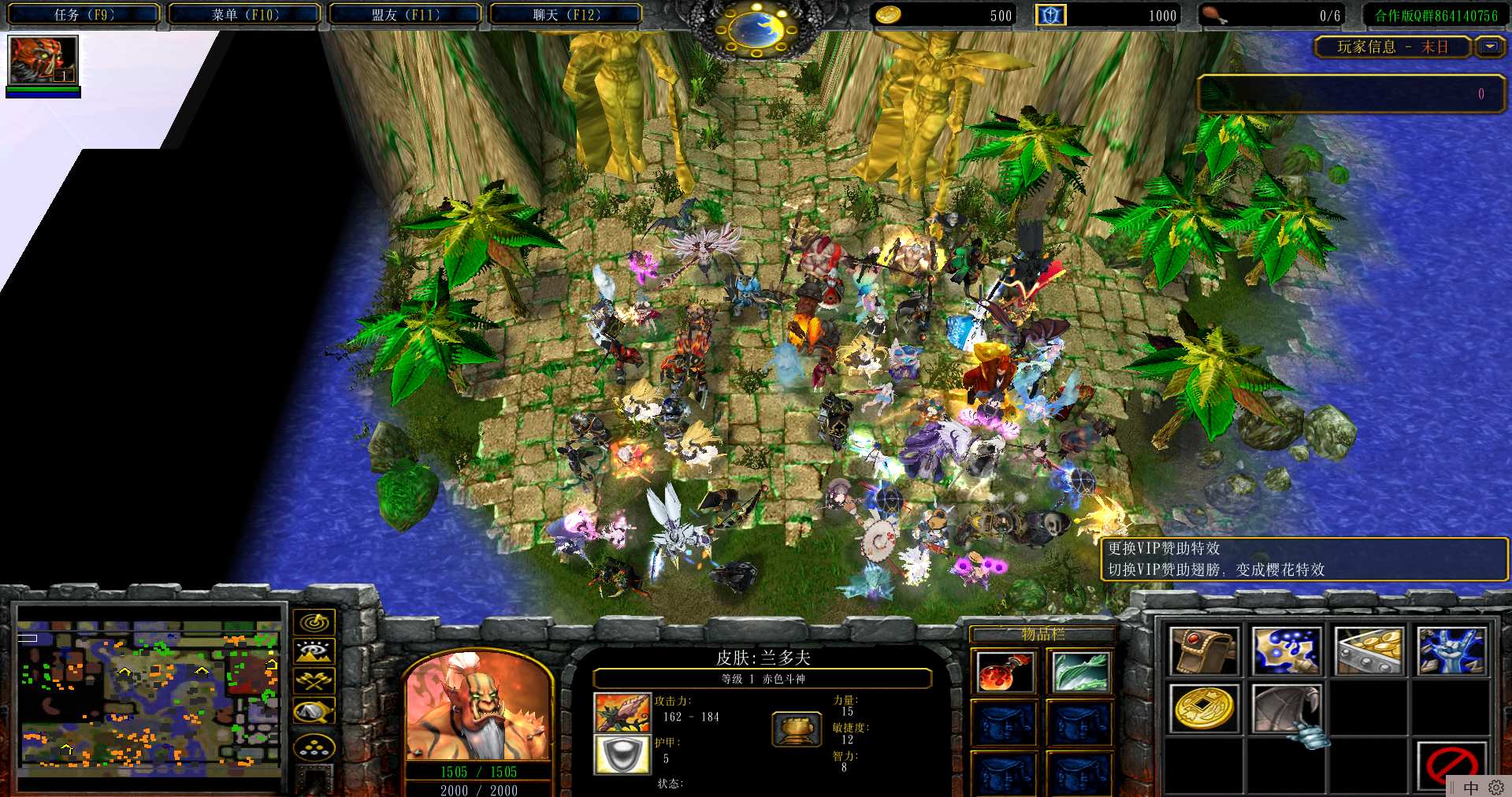Click the hero's large portrait
The image size is (1512, 797).
476,706
